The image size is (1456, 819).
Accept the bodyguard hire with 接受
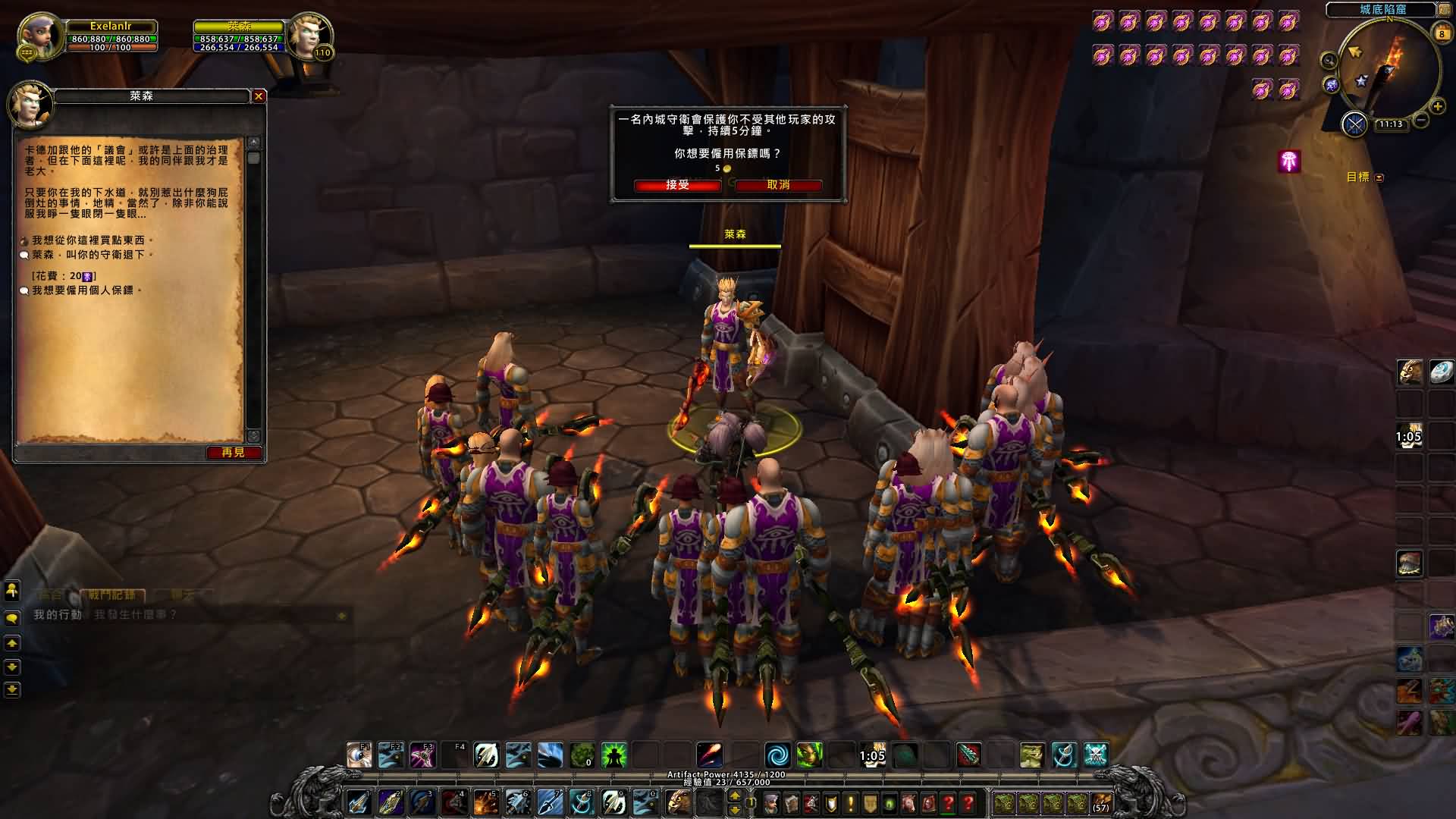[x=677, y=185]
